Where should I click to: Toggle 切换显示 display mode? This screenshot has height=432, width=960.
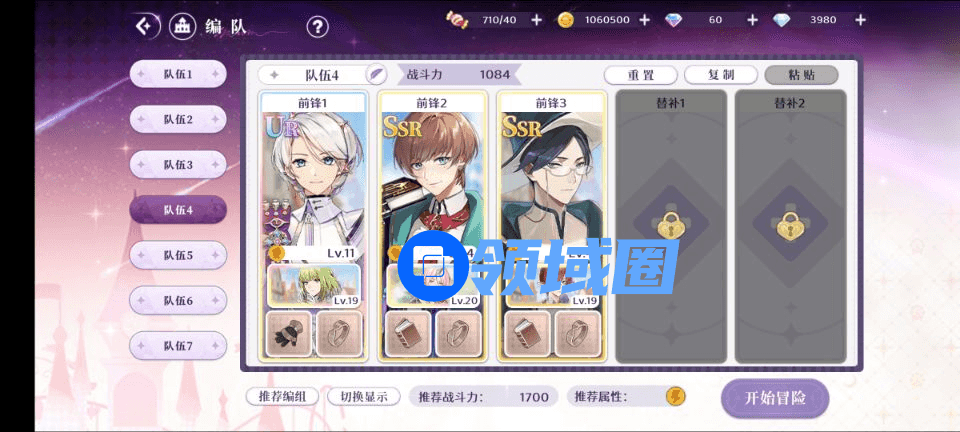coord(364,397)
